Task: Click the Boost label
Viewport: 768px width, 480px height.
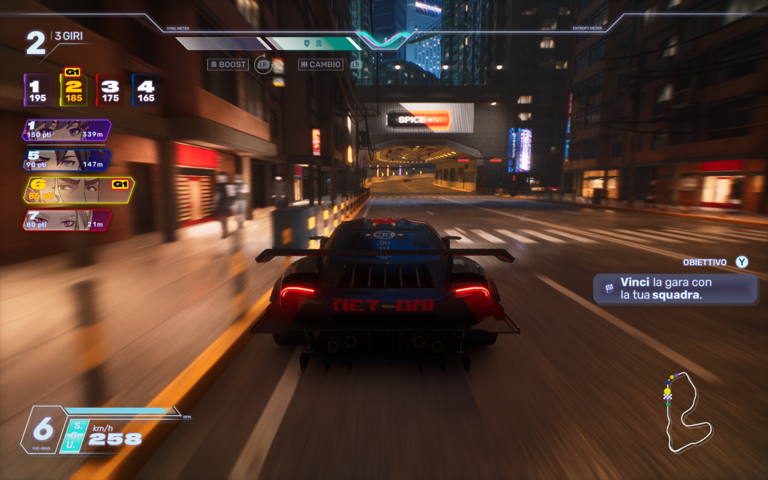Action: click(x=228, y=64)
